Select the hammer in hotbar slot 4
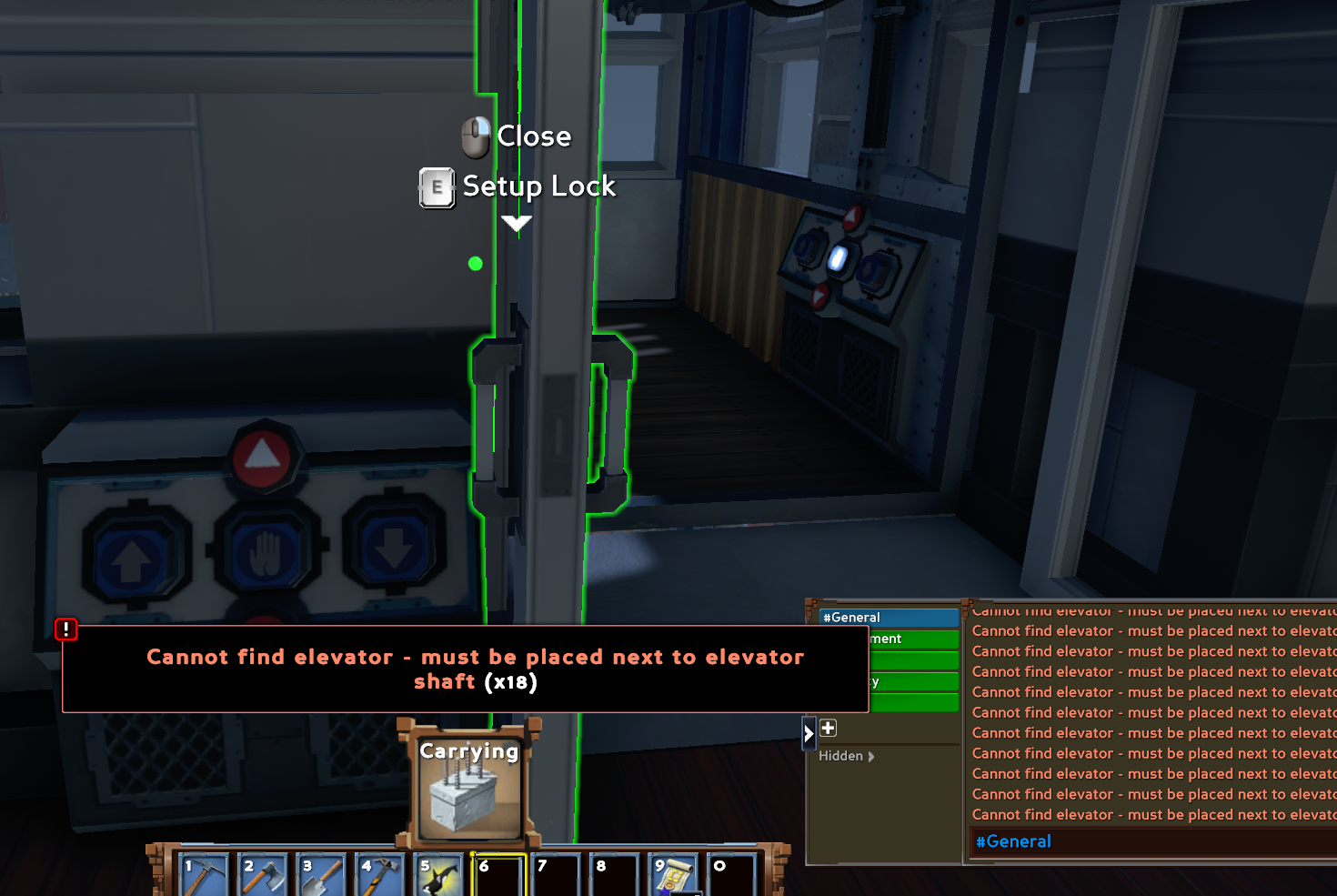1337x896 pixels. (379, 873)
